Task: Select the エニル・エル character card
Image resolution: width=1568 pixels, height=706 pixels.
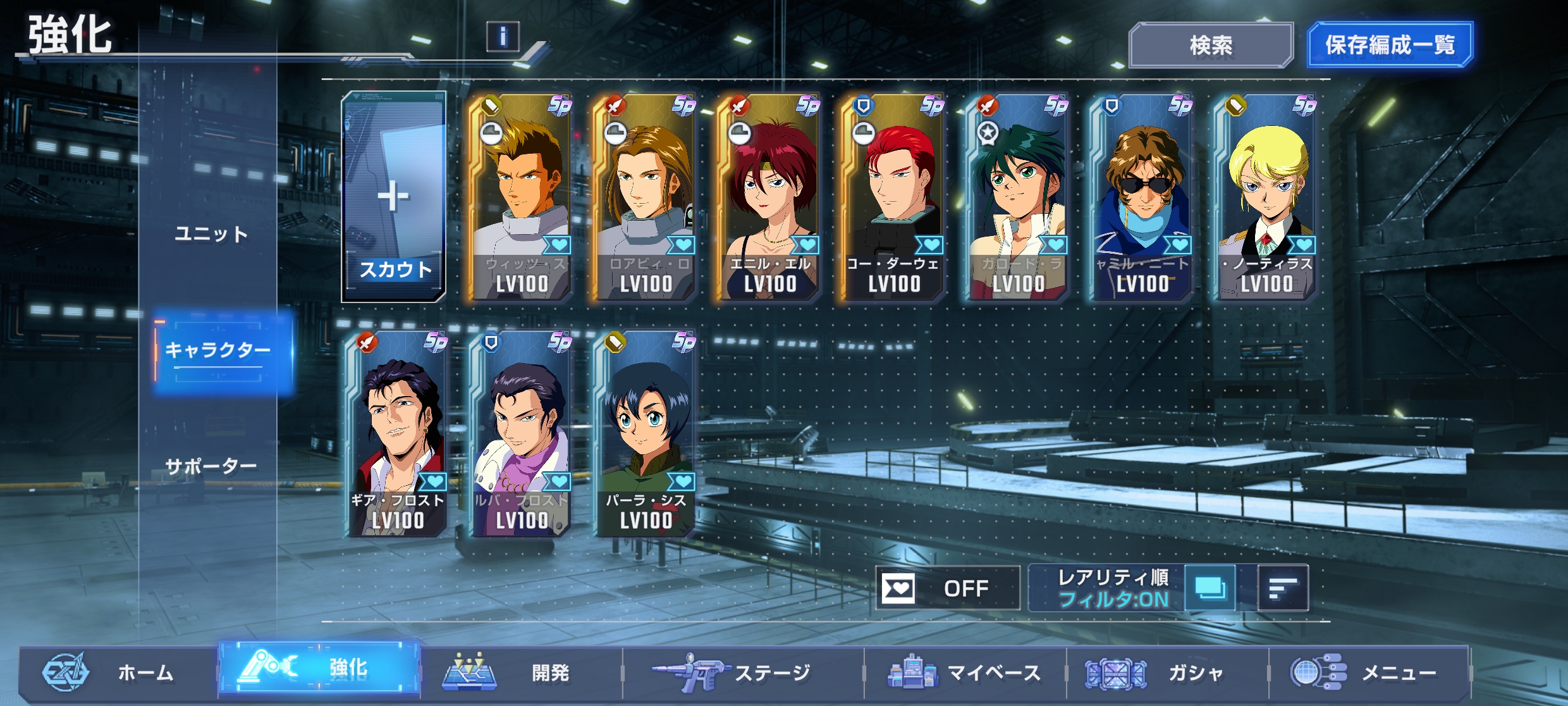Action: coord(769,197)
